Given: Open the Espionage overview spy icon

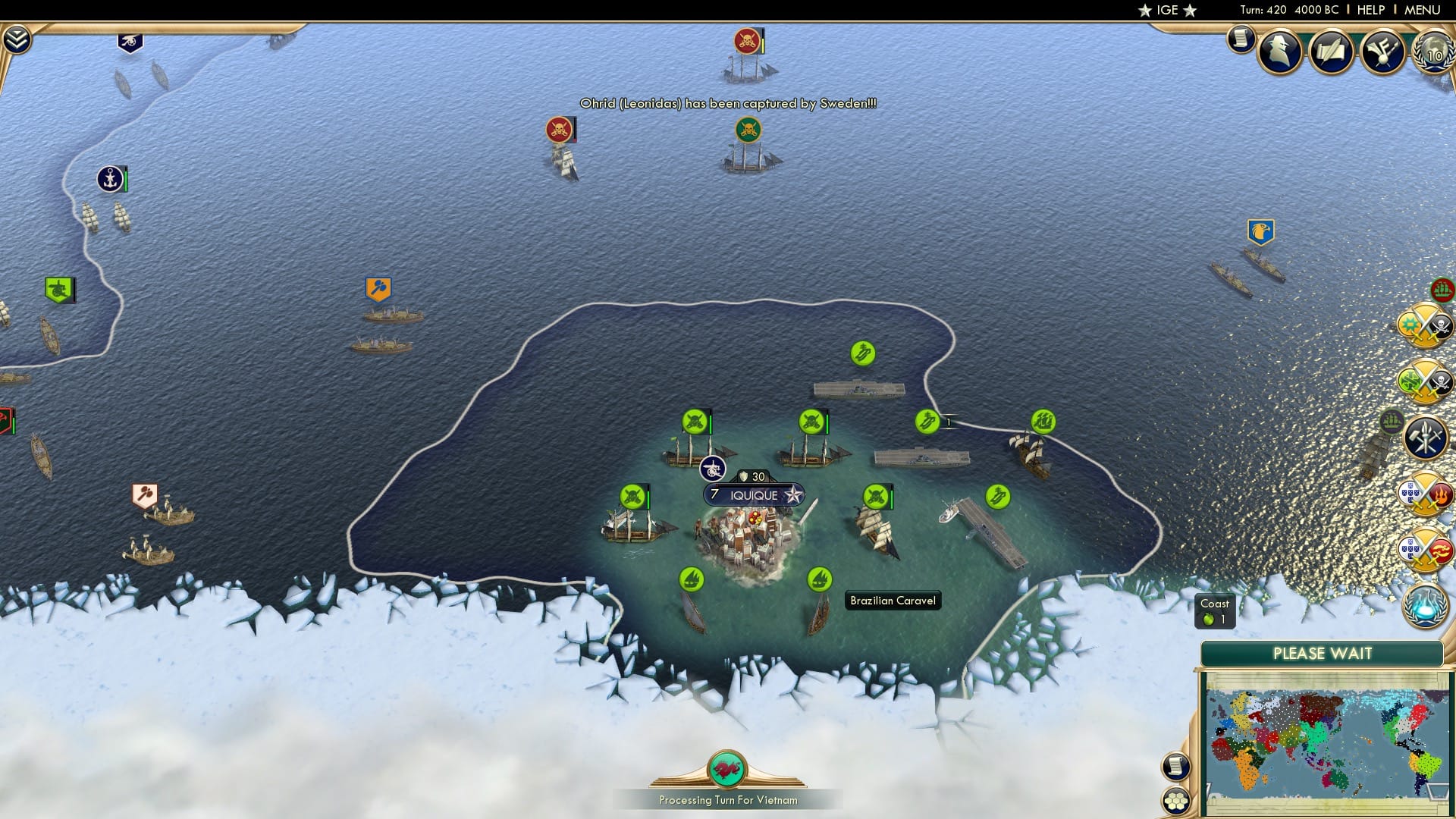Looking at the screenshot, I should pos(1278,52).
